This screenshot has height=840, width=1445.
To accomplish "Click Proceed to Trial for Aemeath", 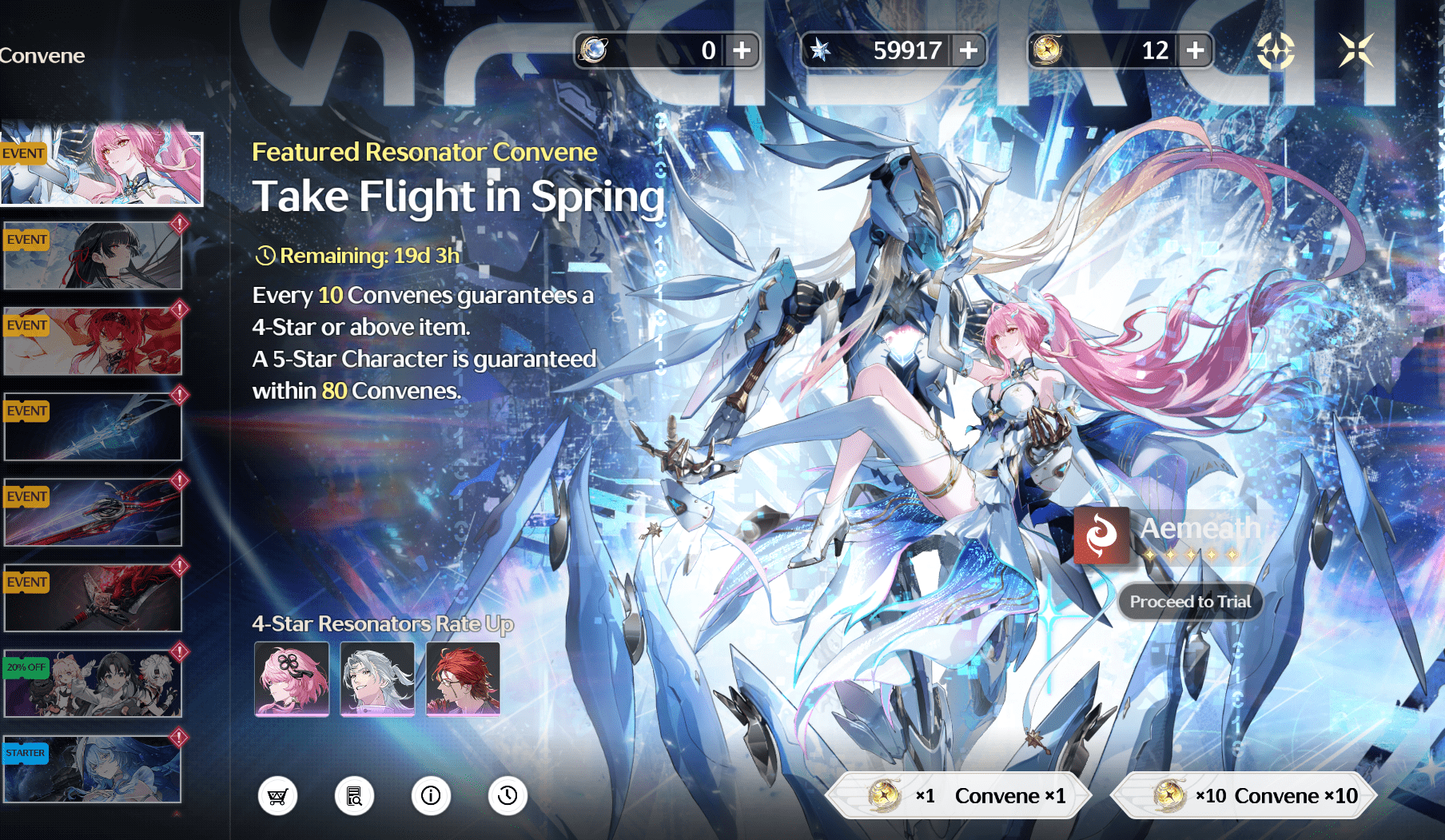I will pyautogui.click(x=1190, y=602).
